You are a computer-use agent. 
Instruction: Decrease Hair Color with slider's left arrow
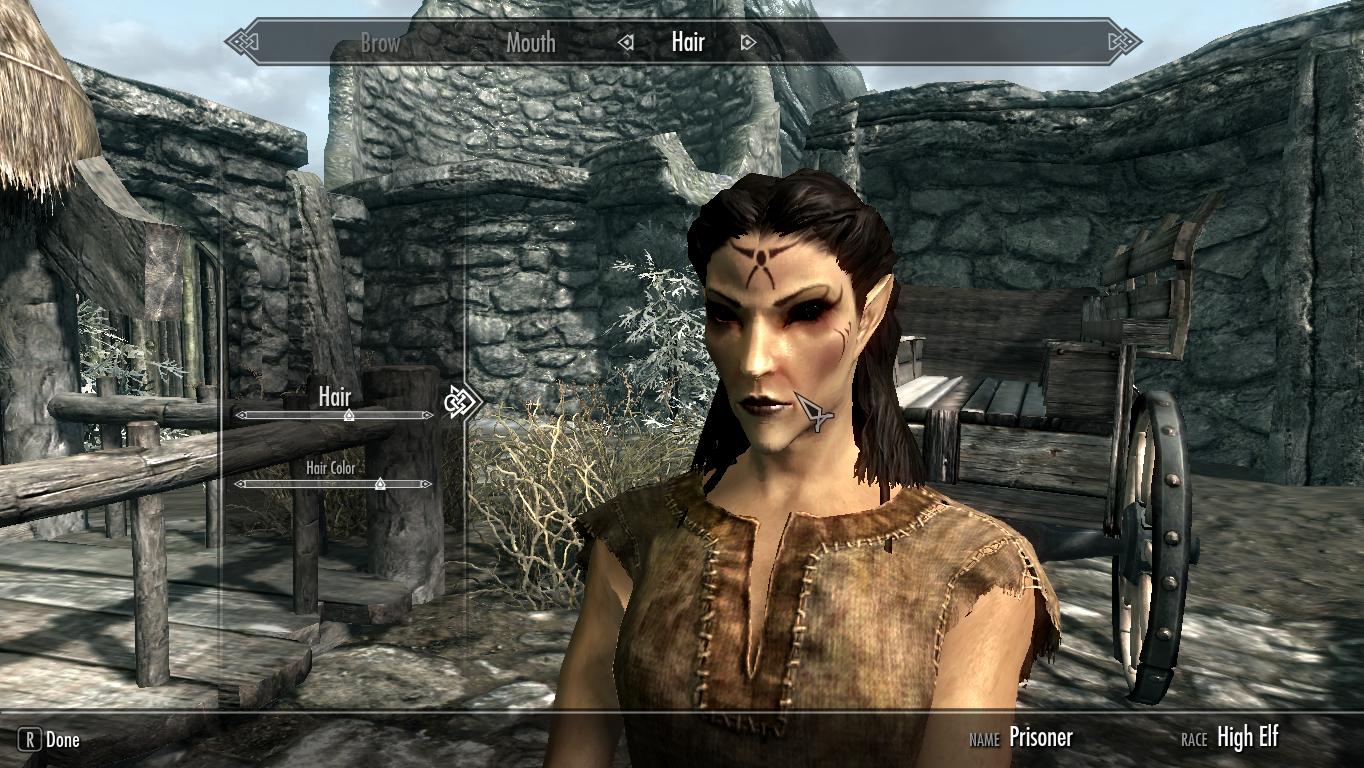pos(240,484)
